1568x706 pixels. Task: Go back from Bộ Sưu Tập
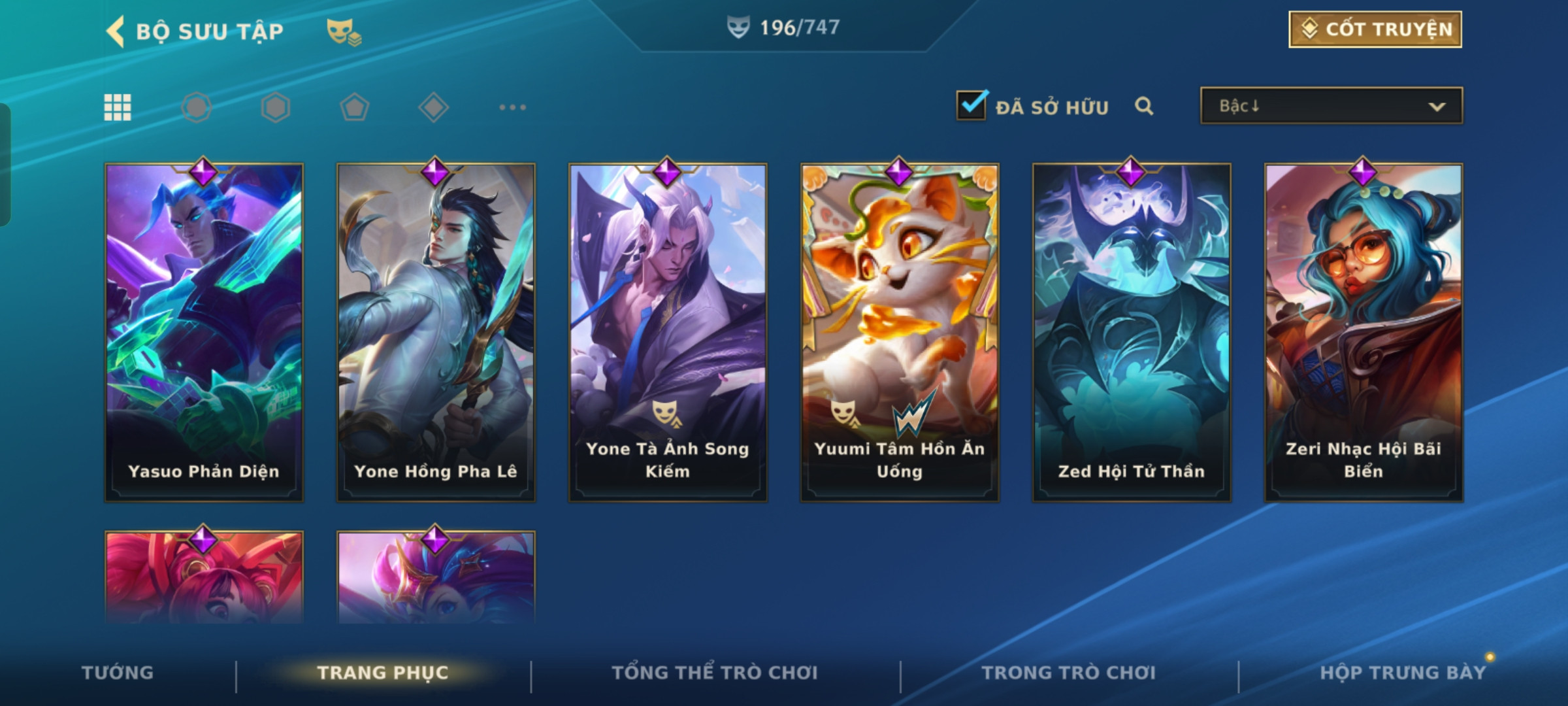pos(116,31)
